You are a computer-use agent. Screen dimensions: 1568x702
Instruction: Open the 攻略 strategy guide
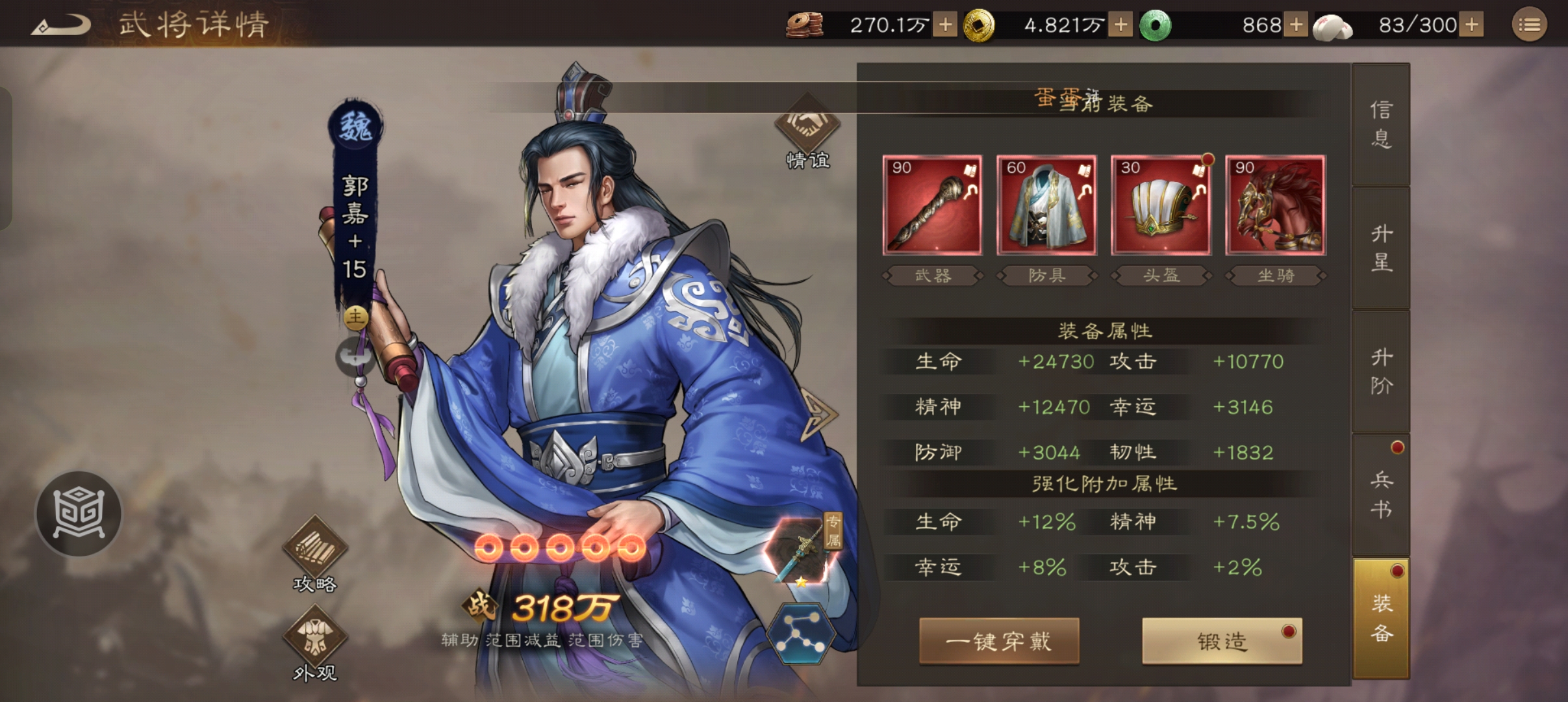[x=315, y=554]
